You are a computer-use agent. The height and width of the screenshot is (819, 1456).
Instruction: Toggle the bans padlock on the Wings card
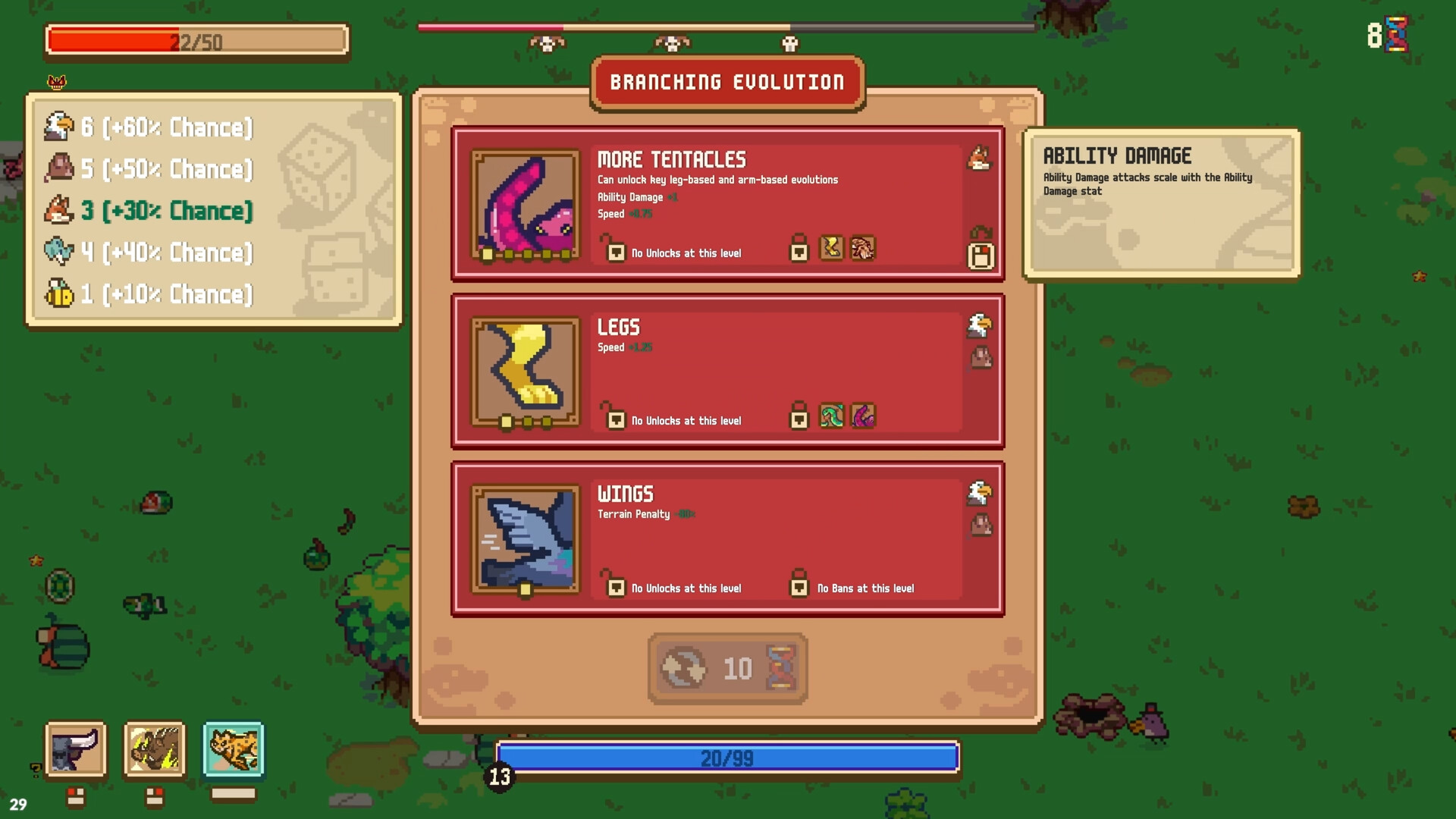coord(800,588)
